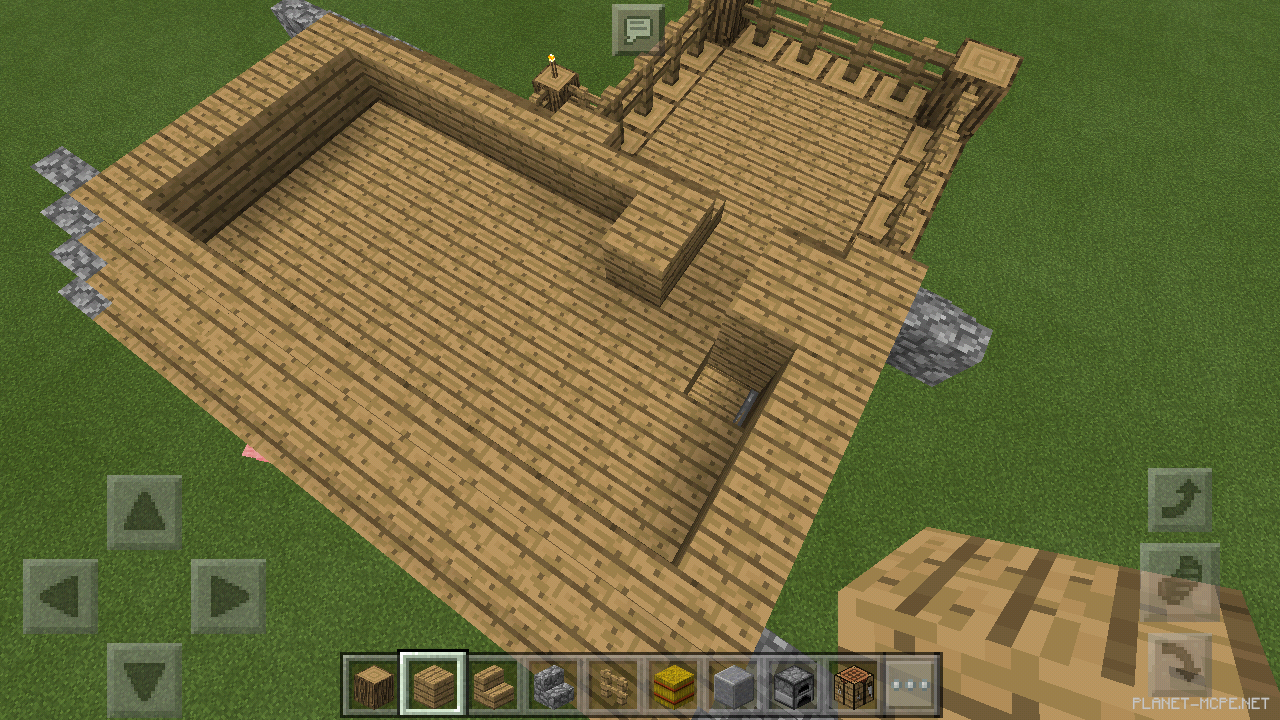
Task: Tap the fly ascend control
Action: [x=1178, y=500]
